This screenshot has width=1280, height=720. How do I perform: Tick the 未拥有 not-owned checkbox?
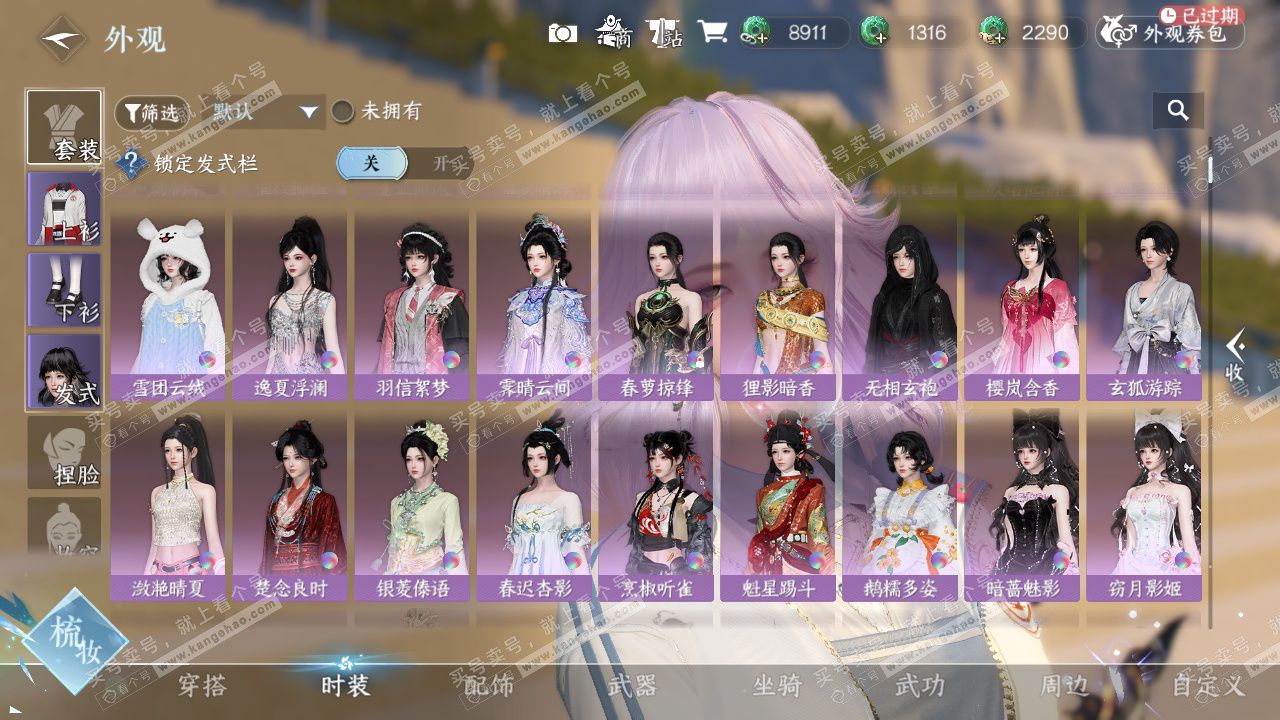343,112
